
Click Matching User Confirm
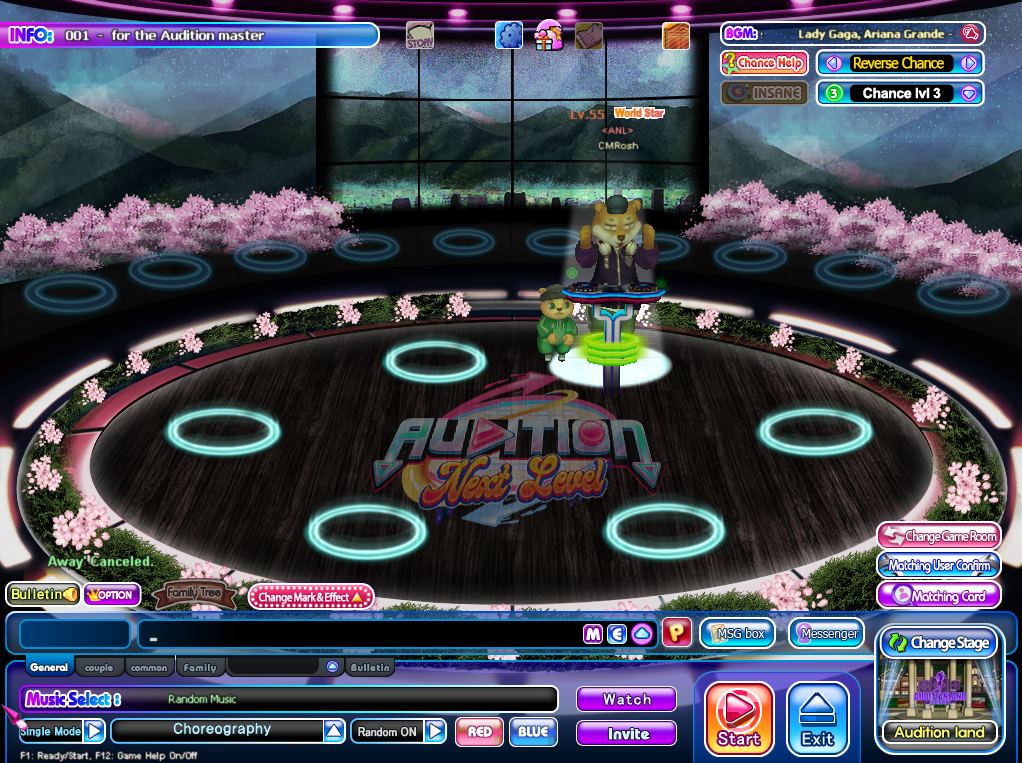(x=938, y=565)
